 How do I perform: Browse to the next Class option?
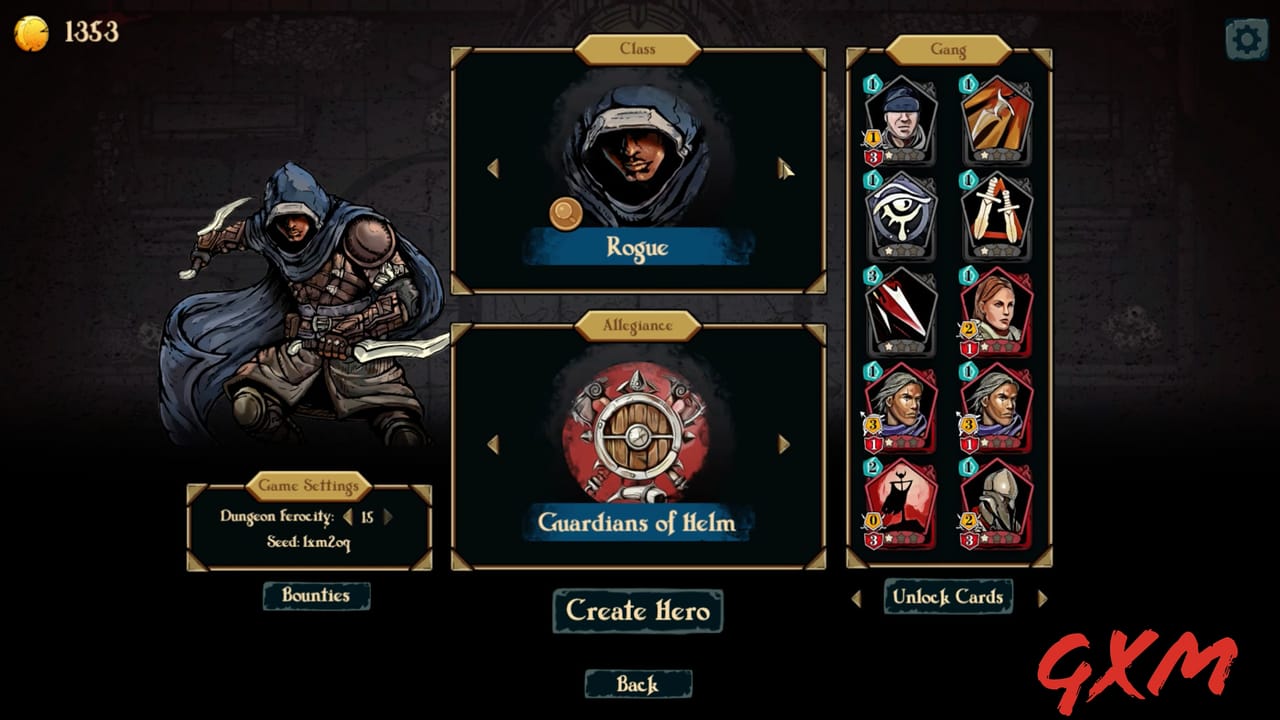pos(783,170)
